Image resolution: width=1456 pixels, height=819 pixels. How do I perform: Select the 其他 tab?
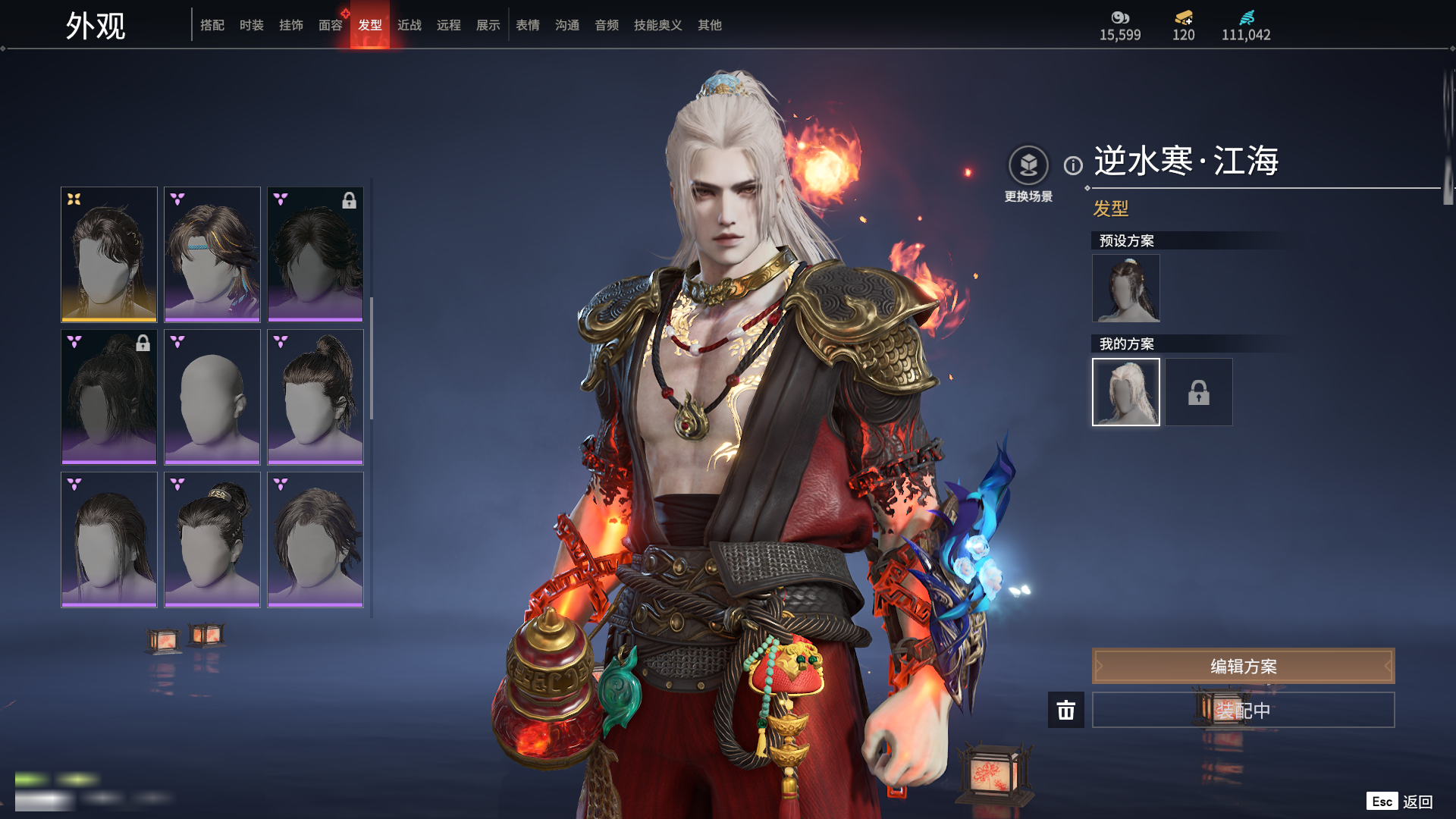(x=710, y=25)
